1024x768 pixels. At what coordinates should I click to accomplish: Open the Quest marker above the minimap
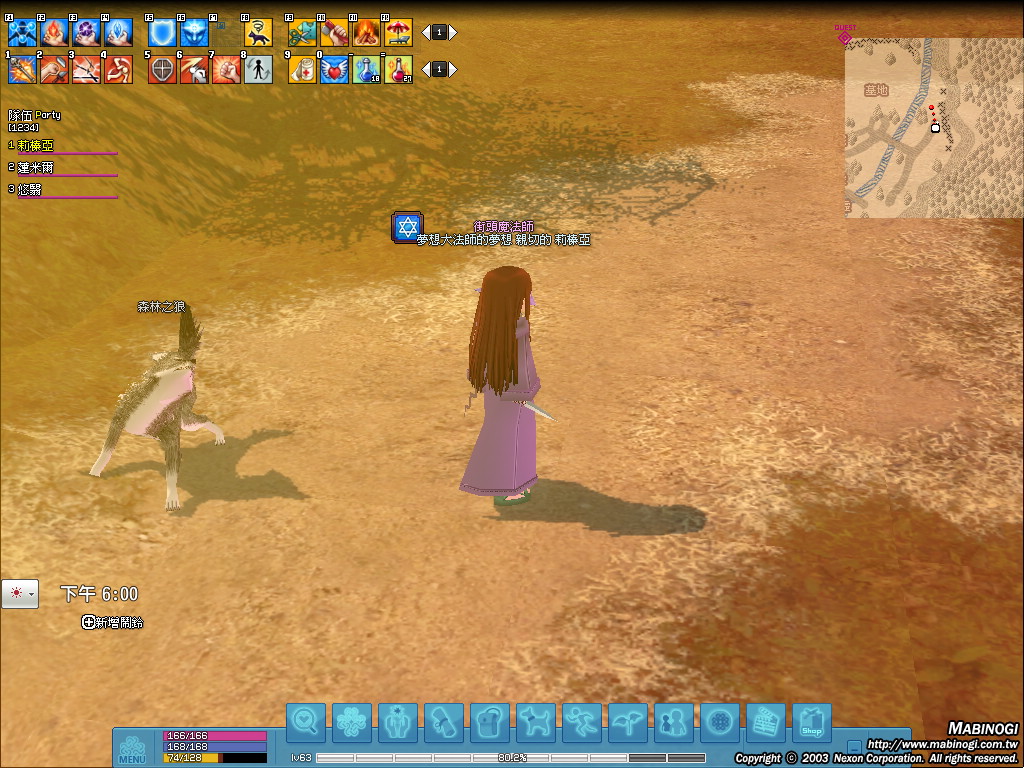(x=845, y=37)
